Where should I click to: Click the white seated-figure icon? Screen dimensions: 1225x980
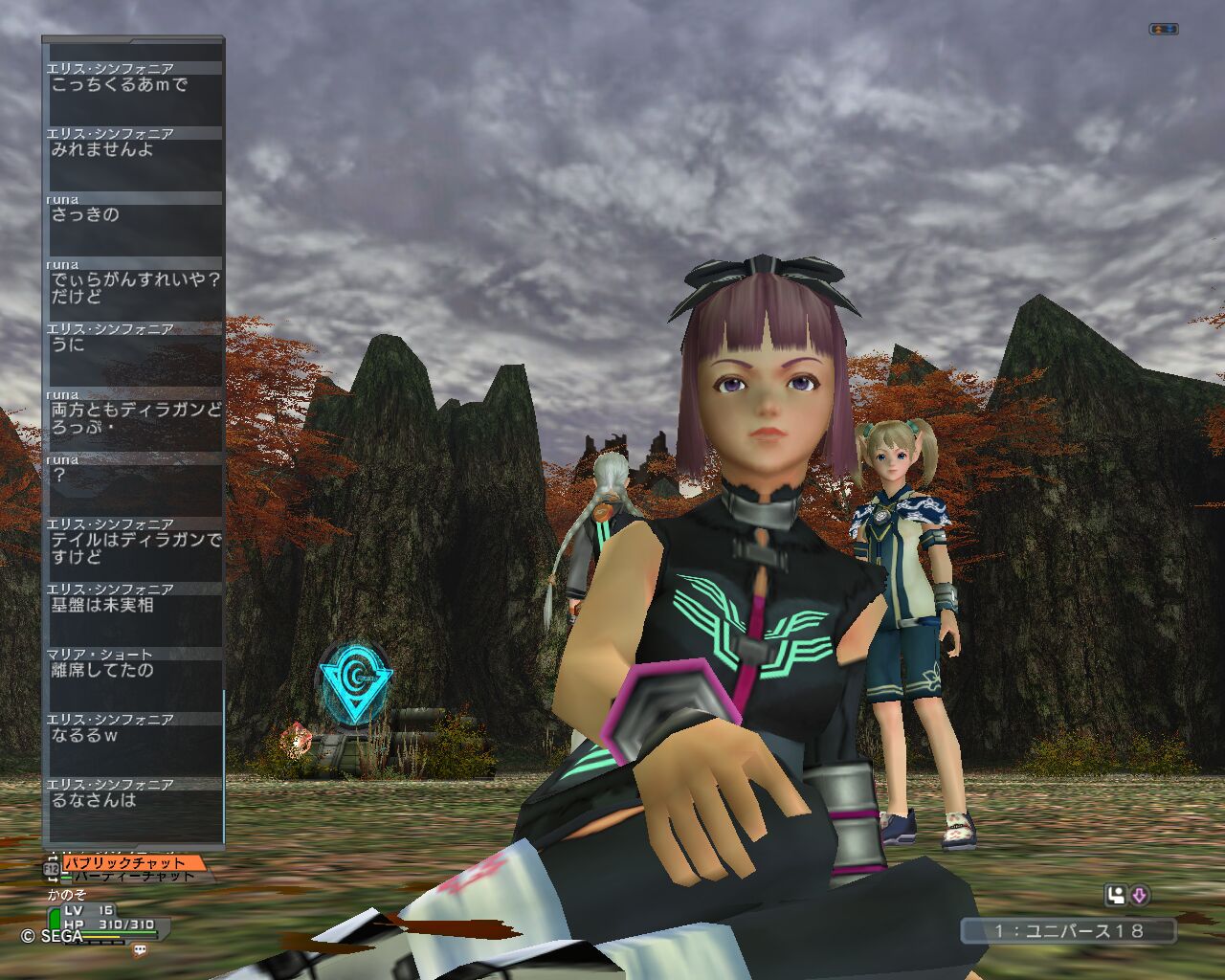point(1116,896)
